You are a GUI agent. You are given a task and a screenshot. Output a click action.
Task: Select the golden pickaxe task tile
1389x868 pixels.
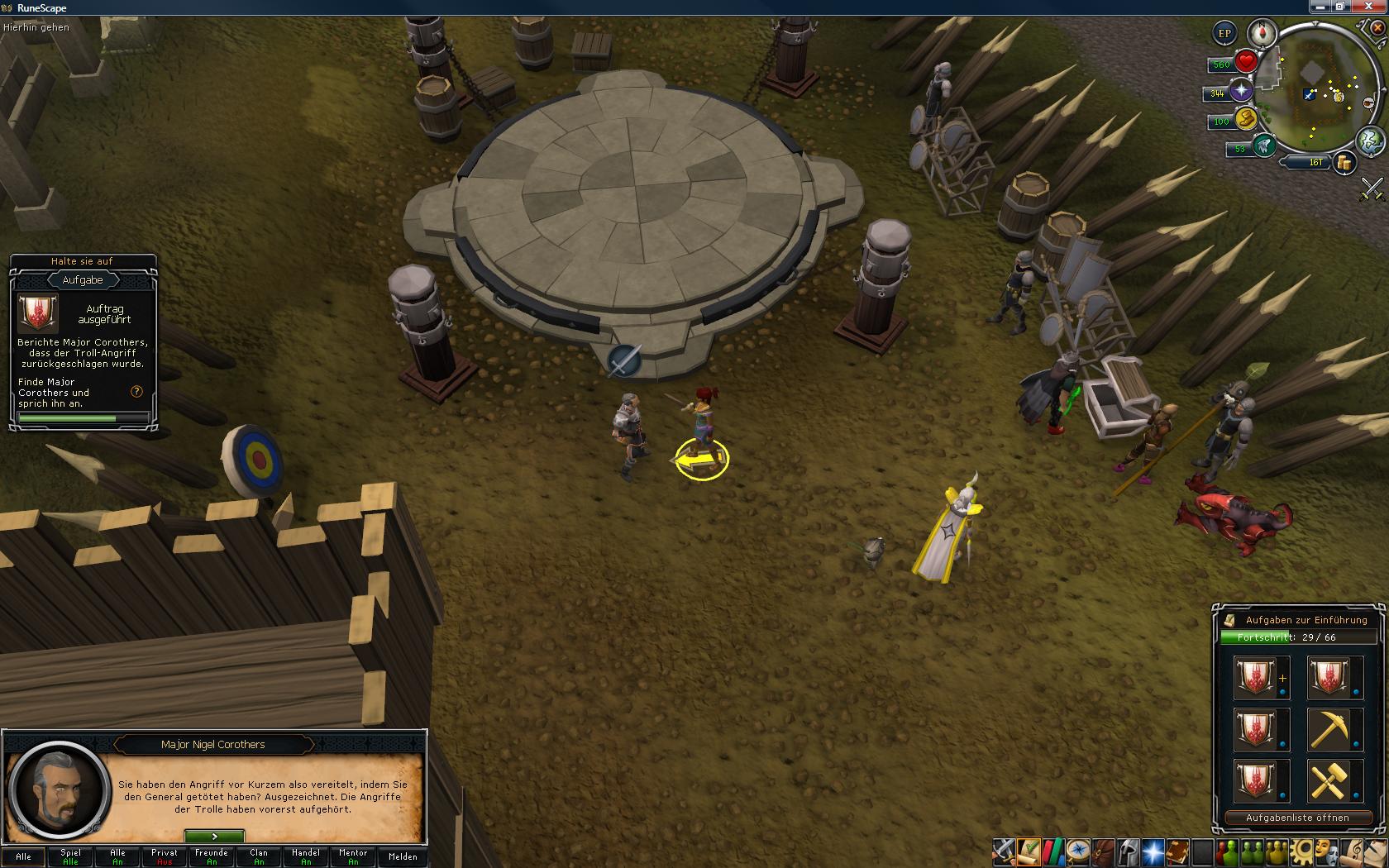click(1334, 729)
